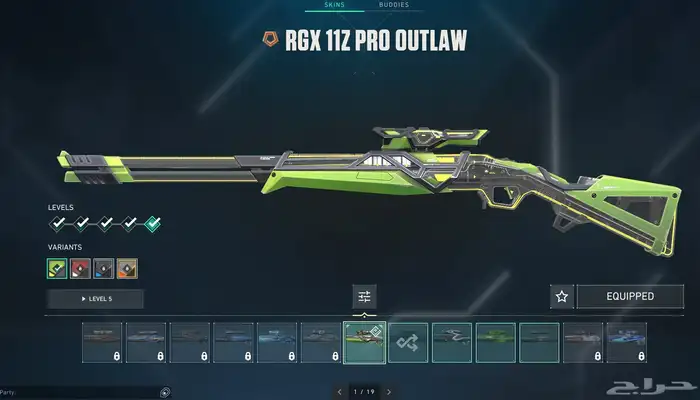Screen dimensions: 700x400
Task: Favorite this skin with the star button
Action: tap(562, 296)
